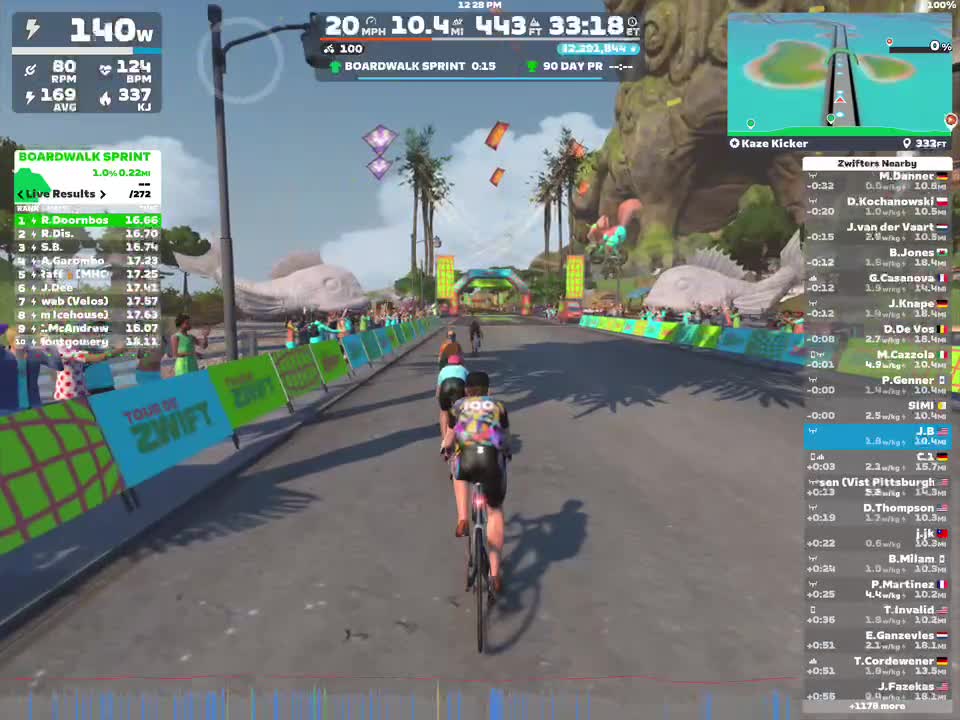Viewport: 960px width, 720px height.
Task: Go to next Live Results page arrow
Action: (x=102, y=194)
